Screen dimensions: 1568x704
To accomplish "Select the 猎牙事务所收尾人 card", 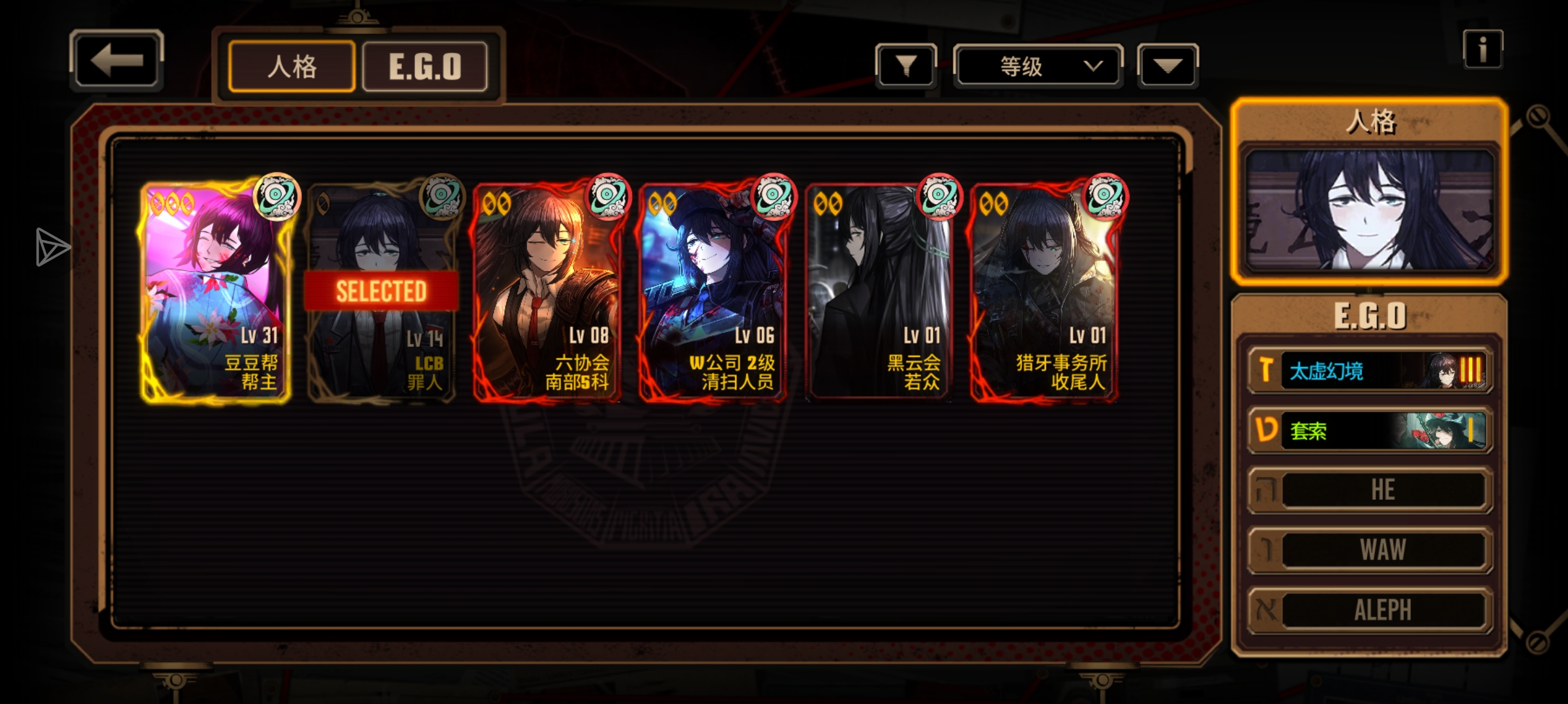I will tap(1044, 291).
